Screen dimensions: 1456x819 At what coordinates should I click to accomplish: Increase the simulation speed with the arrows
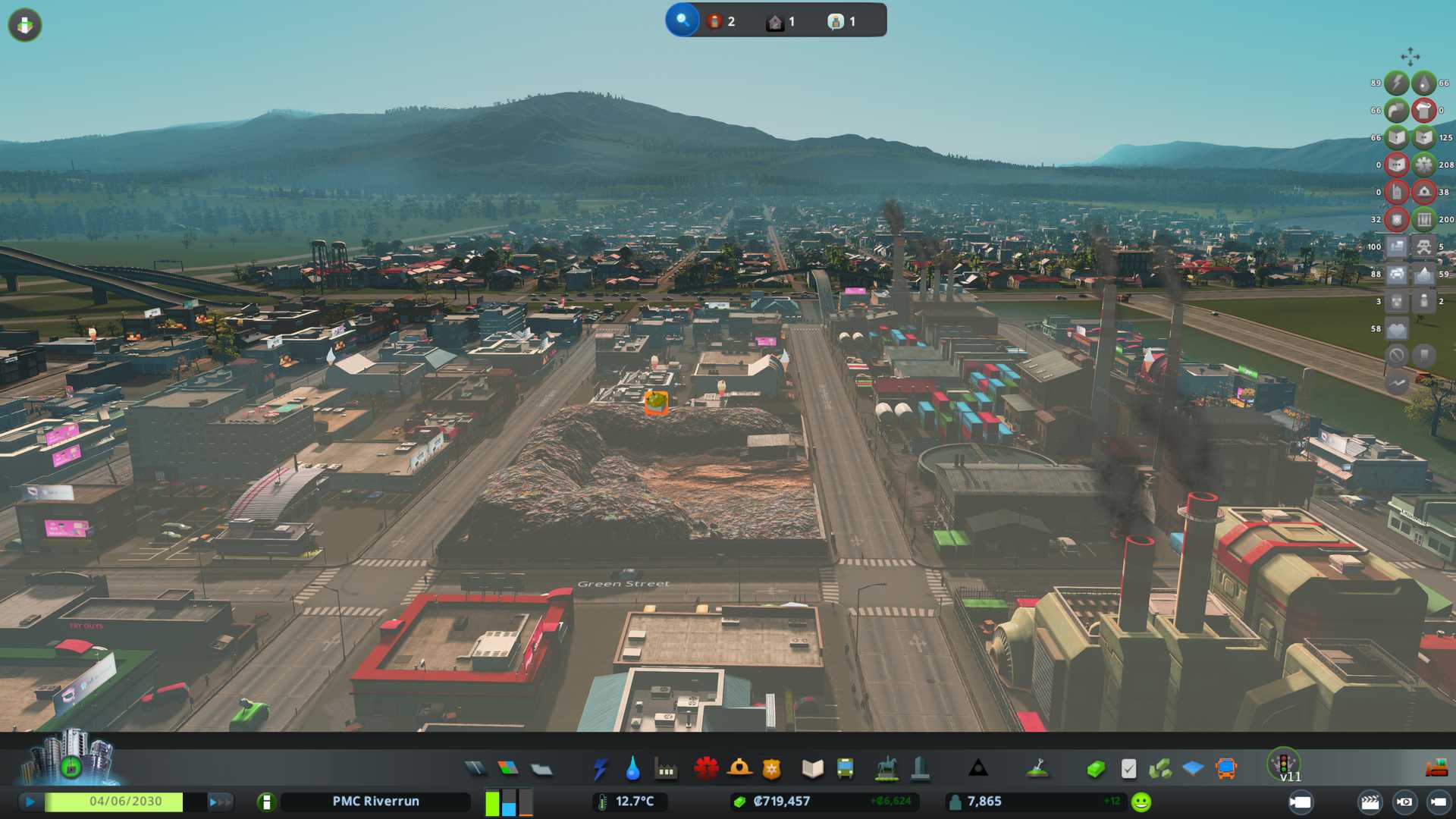pos(219,802)
